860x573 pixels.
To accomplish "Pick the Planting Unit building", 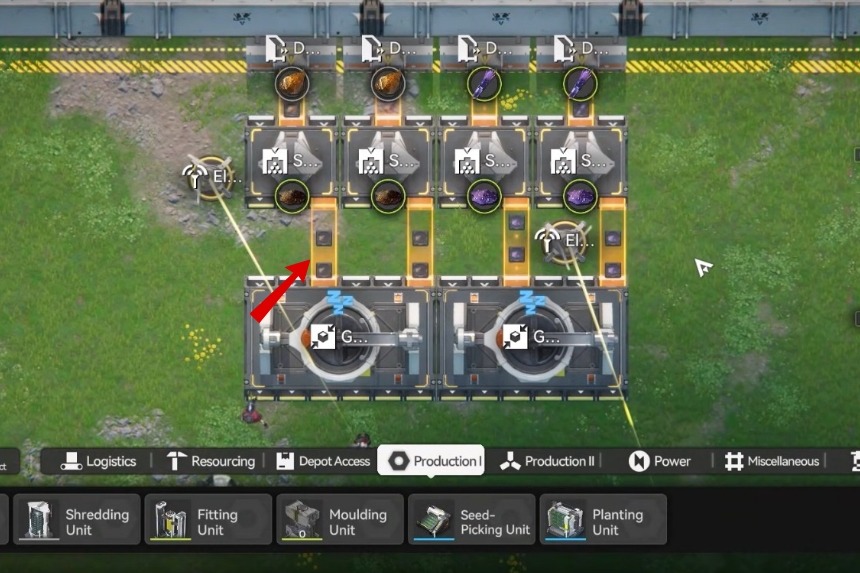I will tap(603, 521).
